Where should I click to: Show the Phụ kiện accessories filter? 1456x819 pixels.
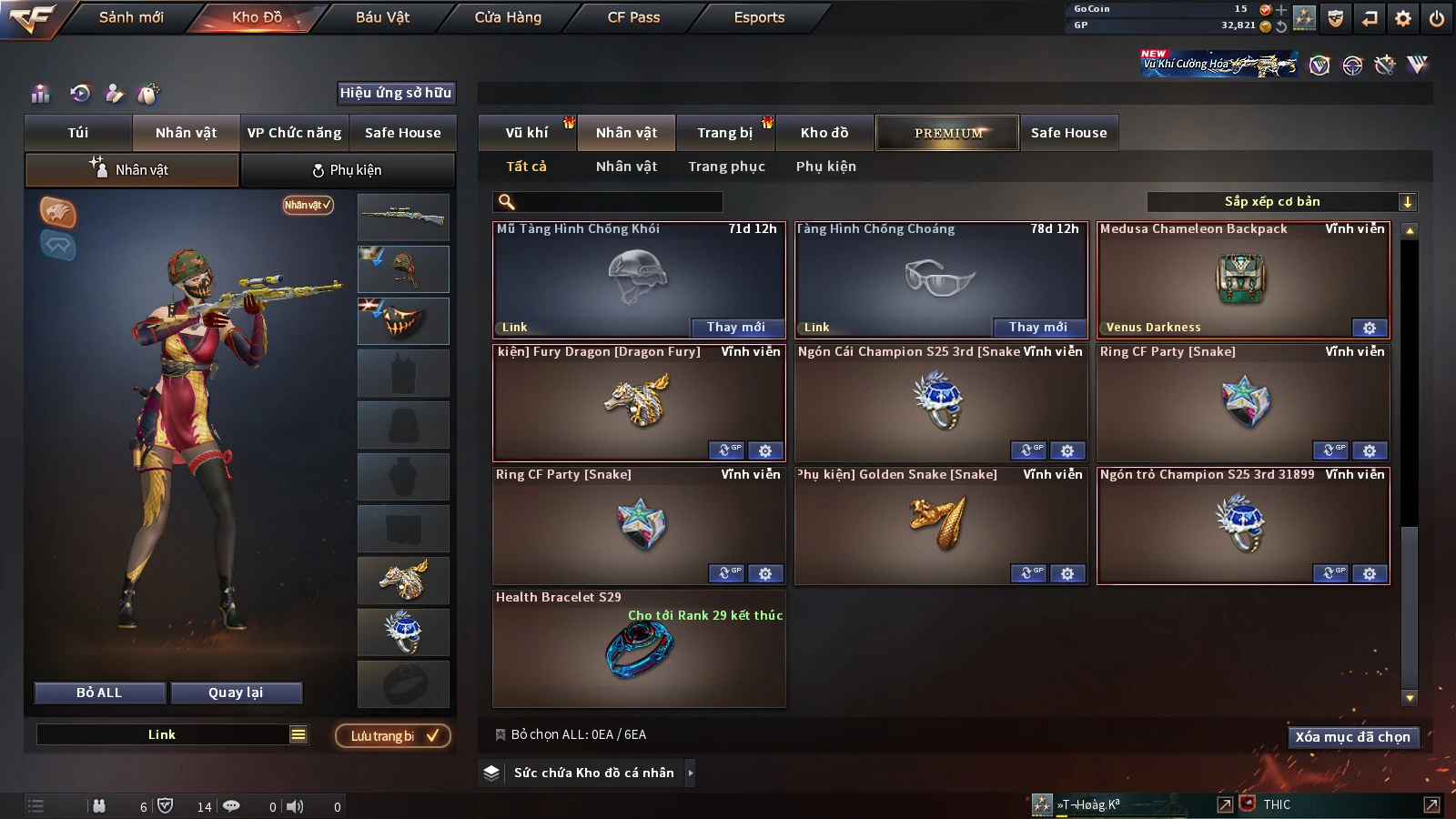coord(825,167)
